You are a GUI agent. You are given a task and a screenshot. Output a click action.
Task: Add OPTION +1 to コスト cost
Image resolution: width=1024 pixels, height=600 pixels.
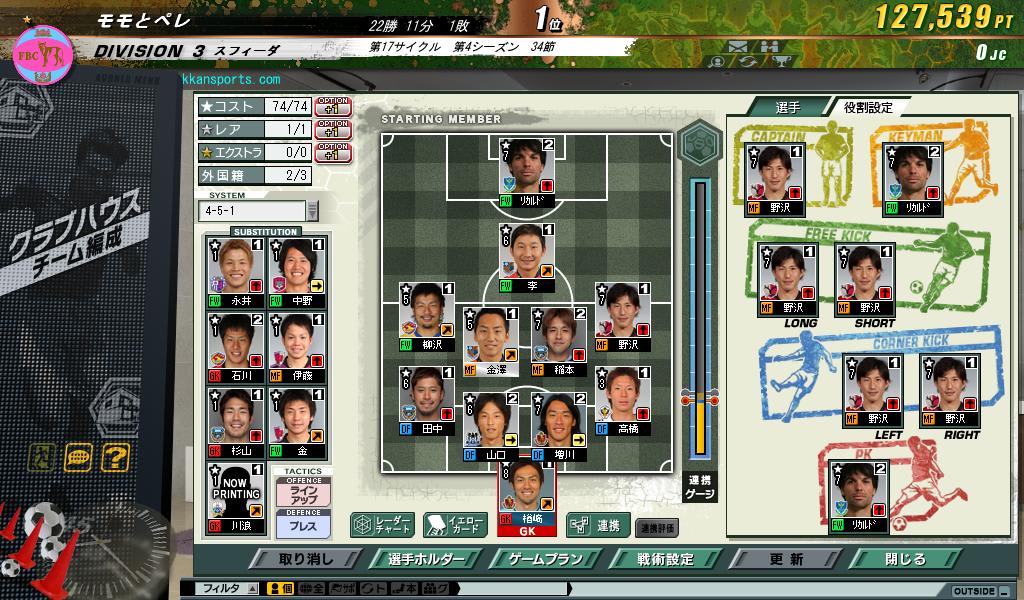pyautogui.click(x=333, y=106)
